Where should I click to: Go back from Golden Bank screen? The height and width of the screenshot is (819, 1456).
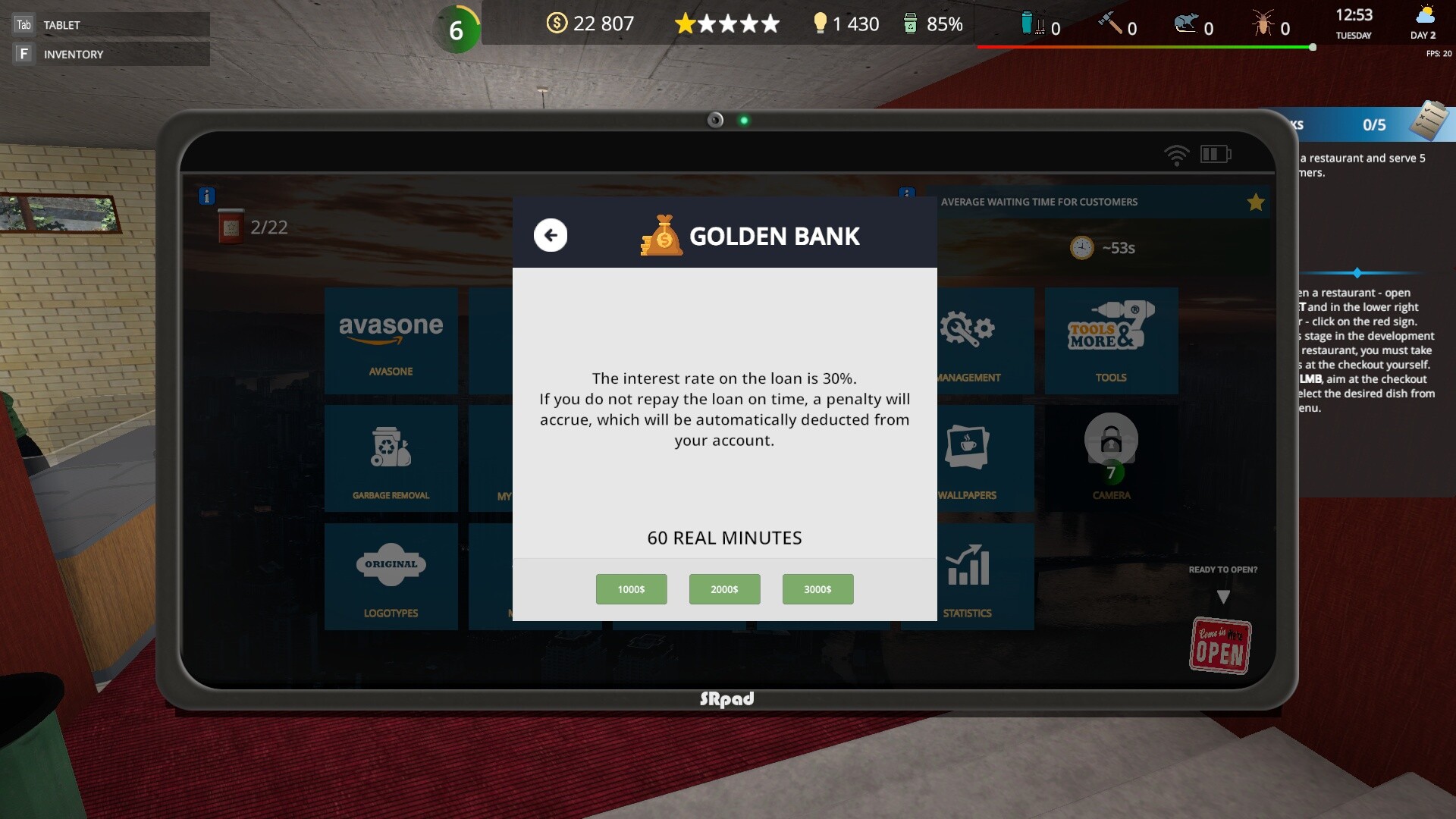tap(551, 235)
